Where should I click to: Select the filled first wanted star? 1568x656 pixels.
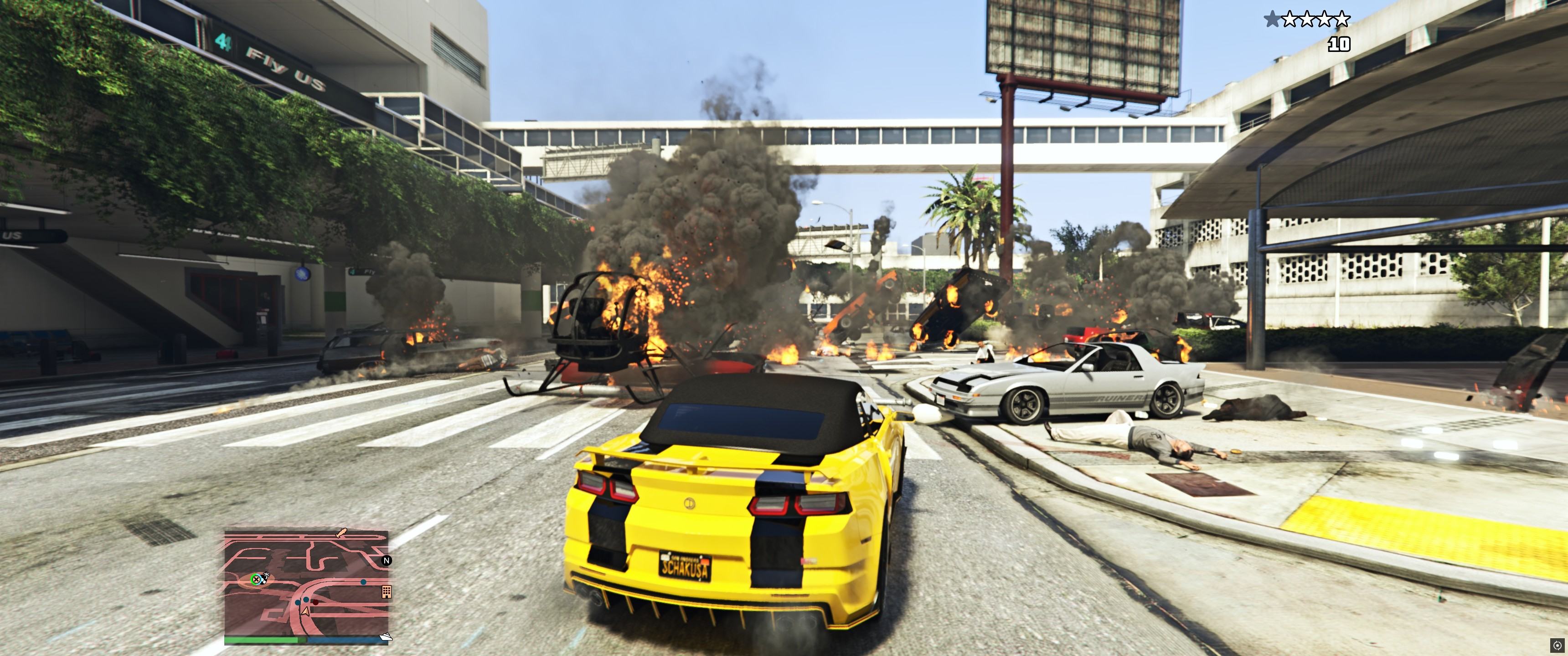pyautogui.click(x=1273, y=19)
